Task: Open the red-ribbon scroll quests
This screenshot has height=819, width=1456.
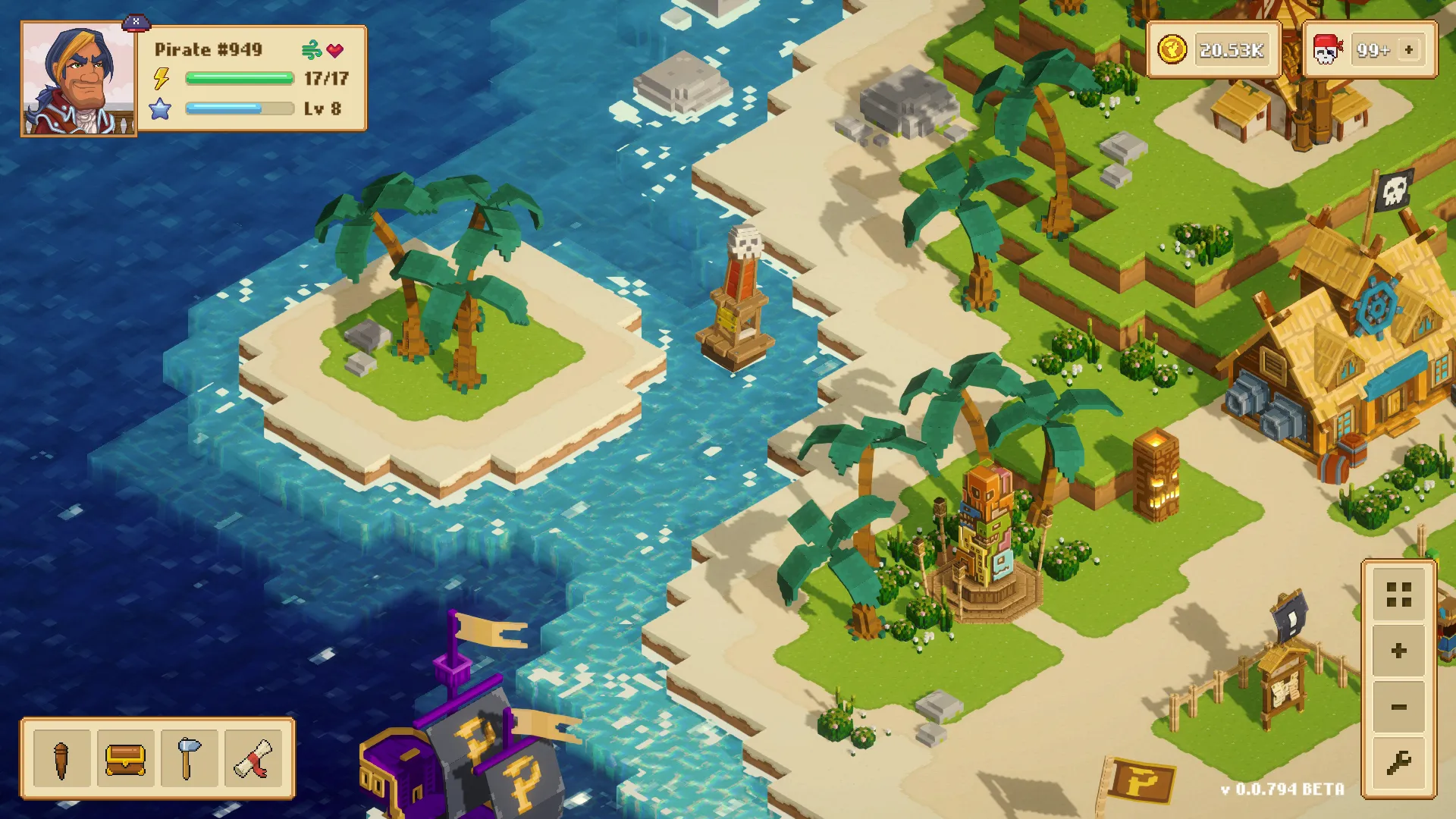Action: [251, 758]
